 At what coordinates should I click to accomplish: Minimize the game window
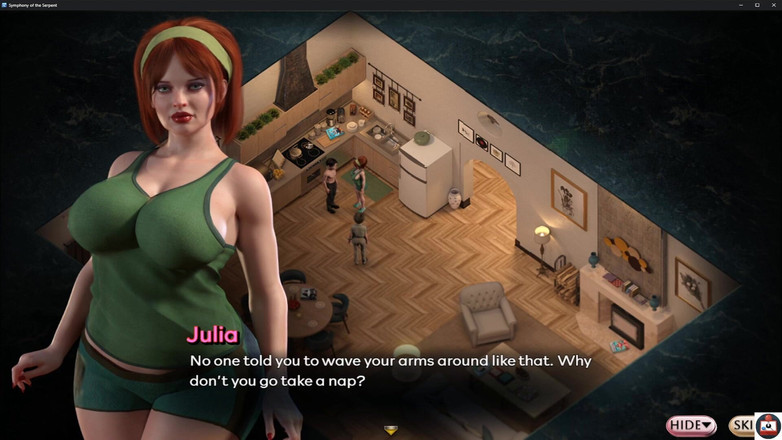[741, 5]
